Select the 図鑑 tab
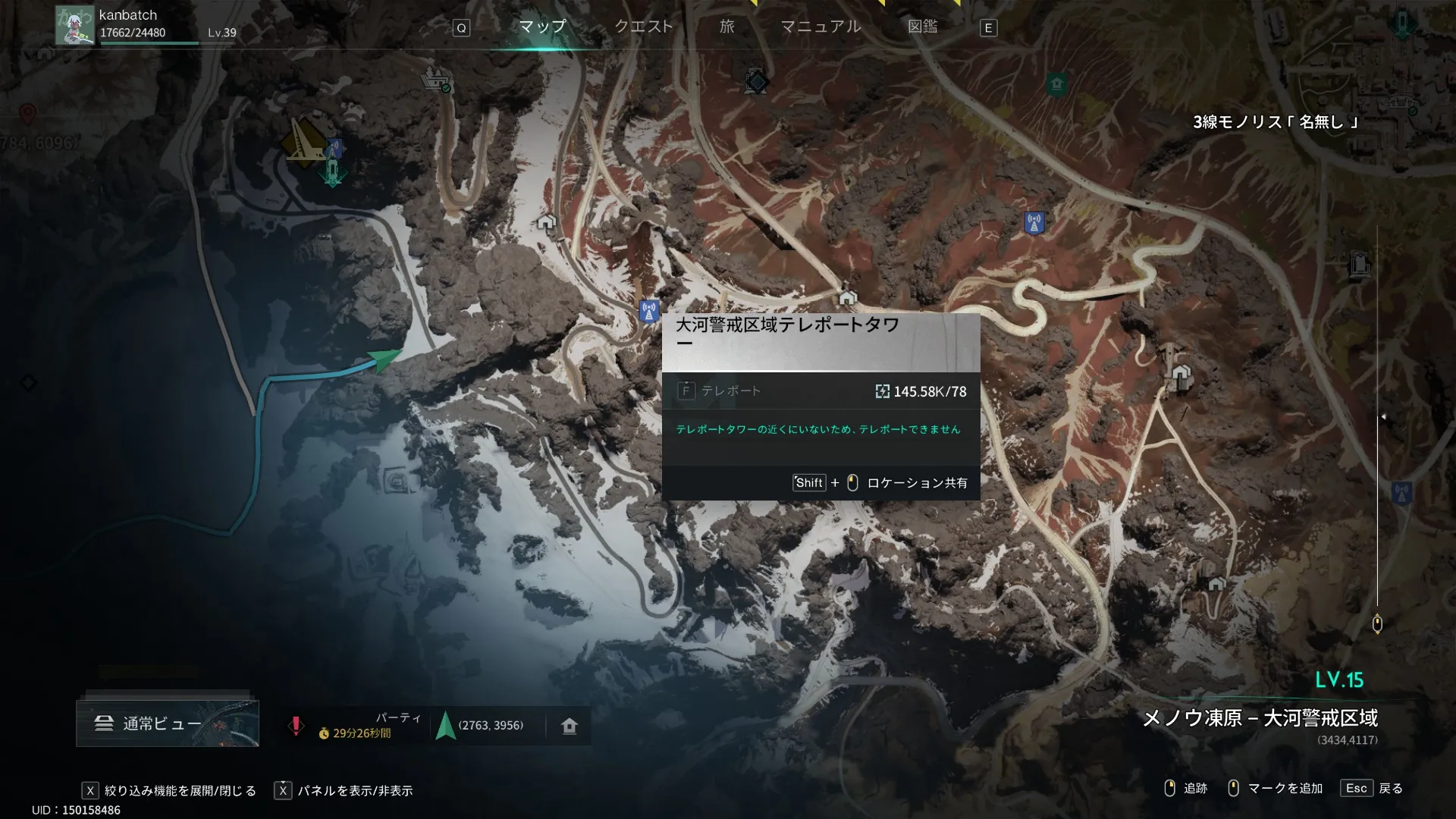 coord(922,27)
